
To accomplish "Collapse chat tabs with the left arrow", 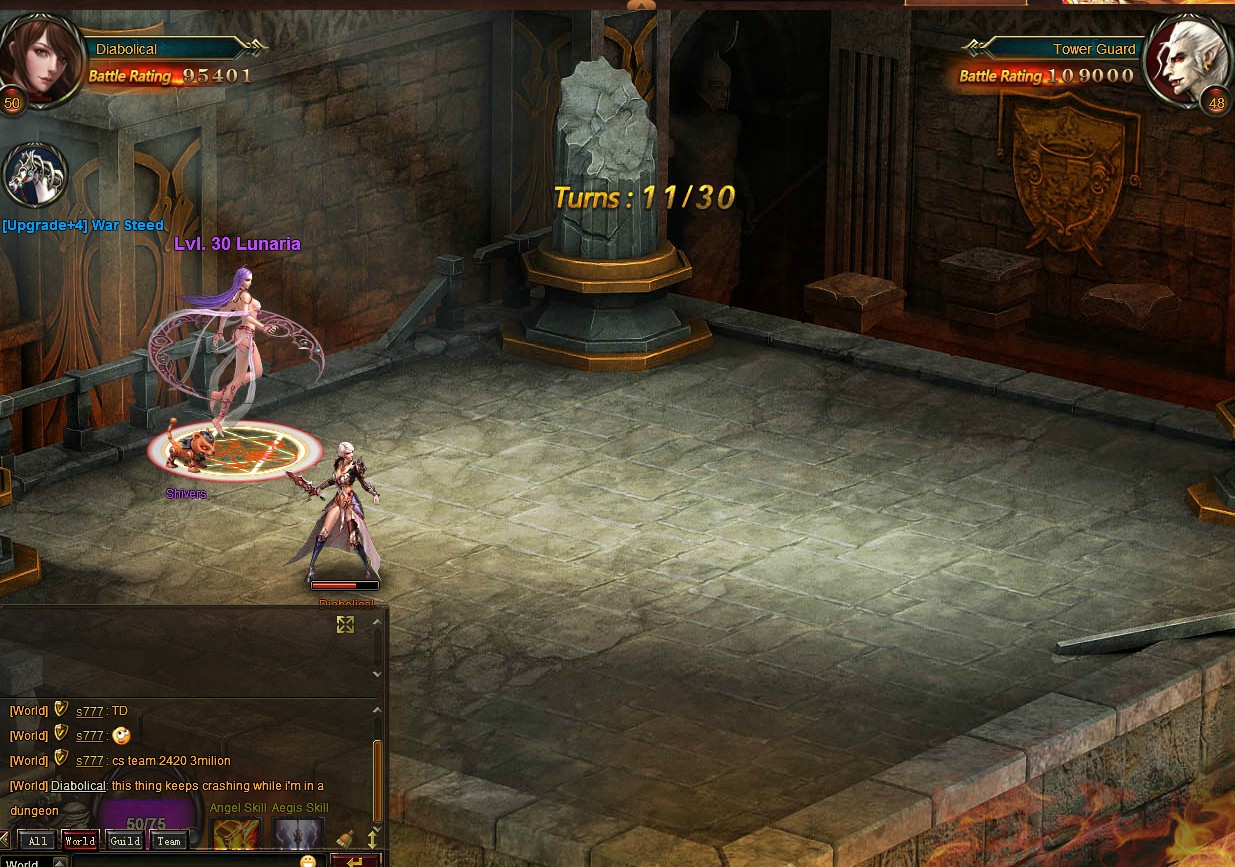I will [x=7, y=841].
